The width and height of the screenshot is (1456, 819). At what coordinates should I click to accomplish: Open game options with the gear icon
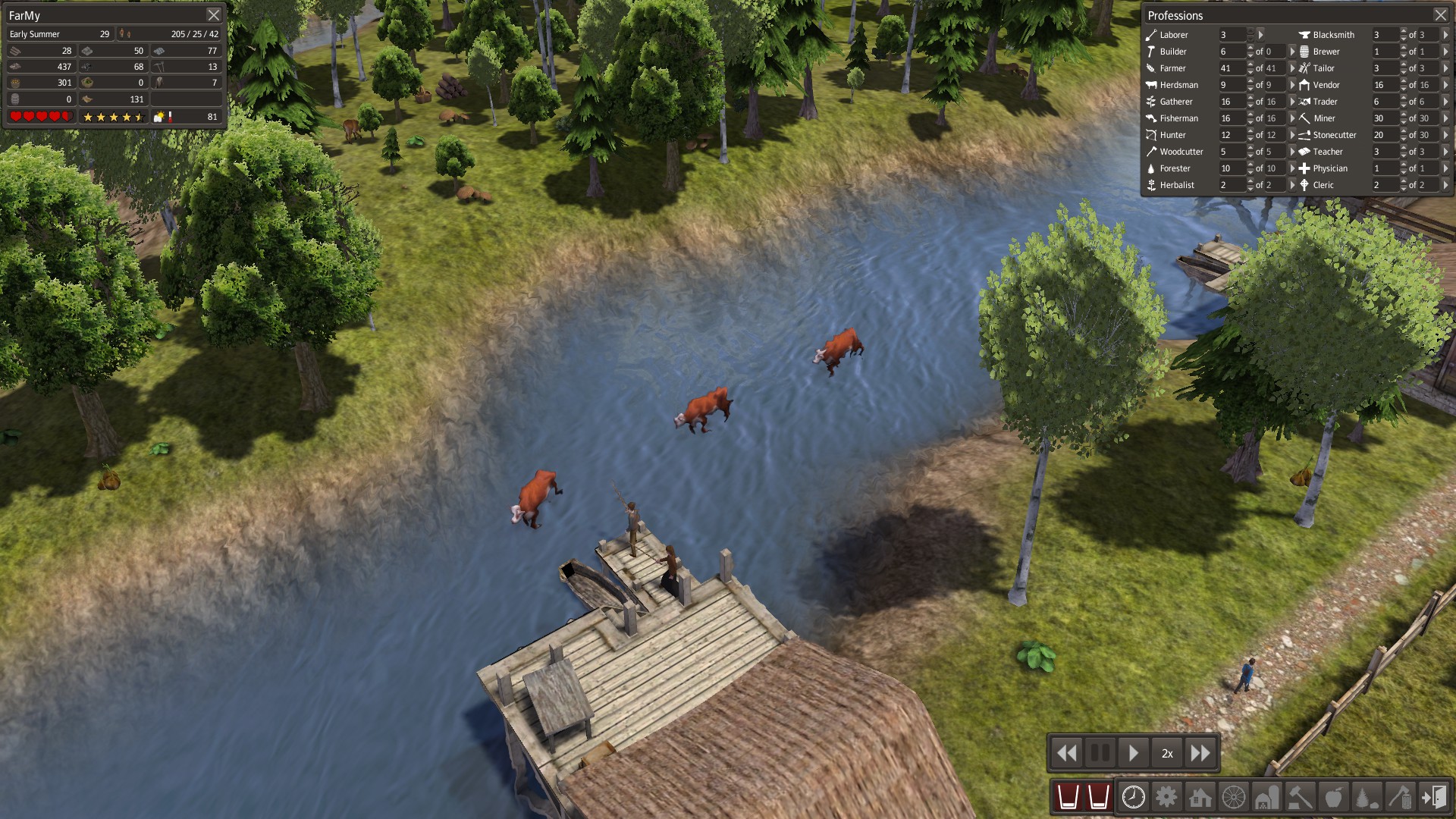pyautogui.click(x=1167, y=798)
